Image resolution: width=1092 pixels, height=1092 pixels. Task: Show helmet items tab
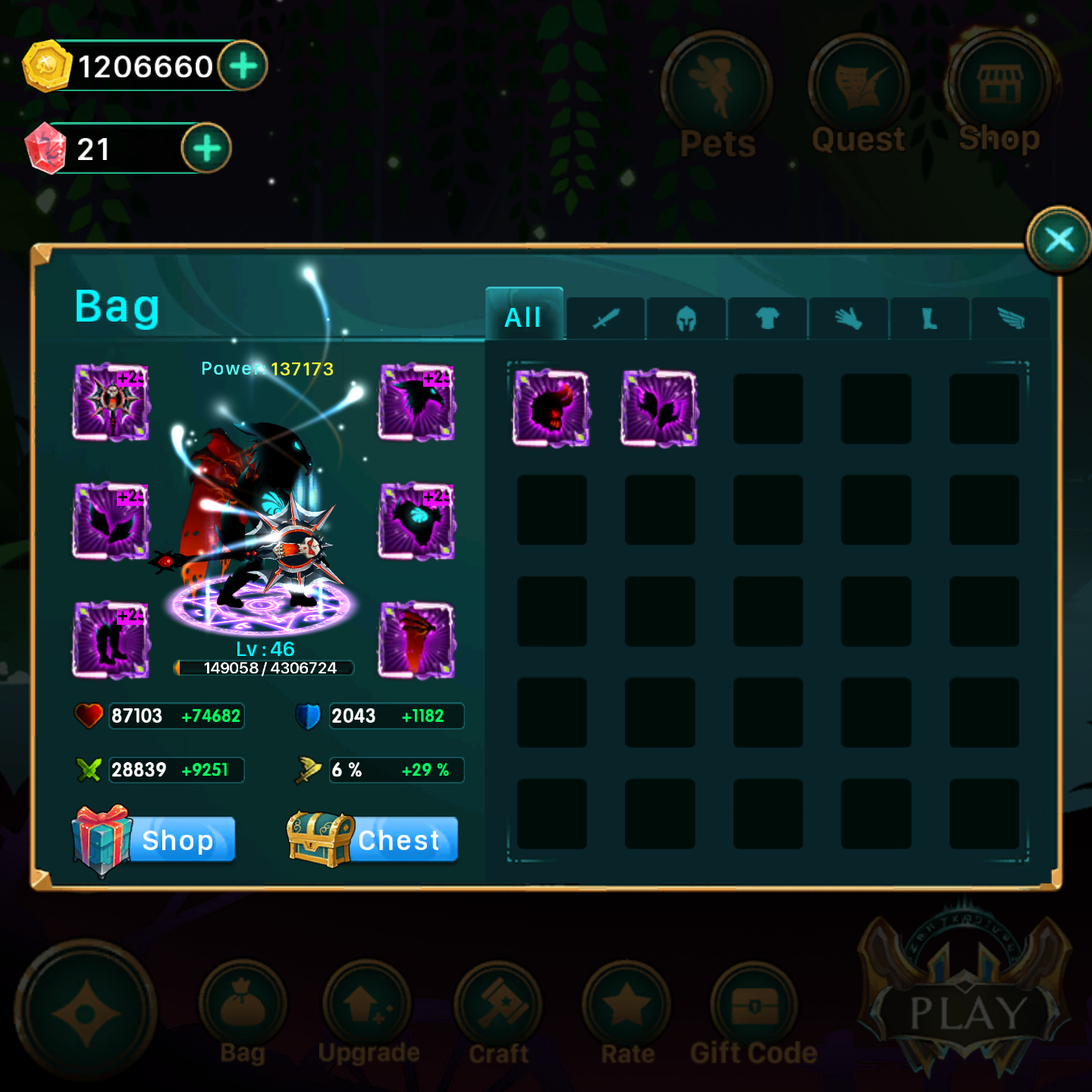tap(686, 318)
